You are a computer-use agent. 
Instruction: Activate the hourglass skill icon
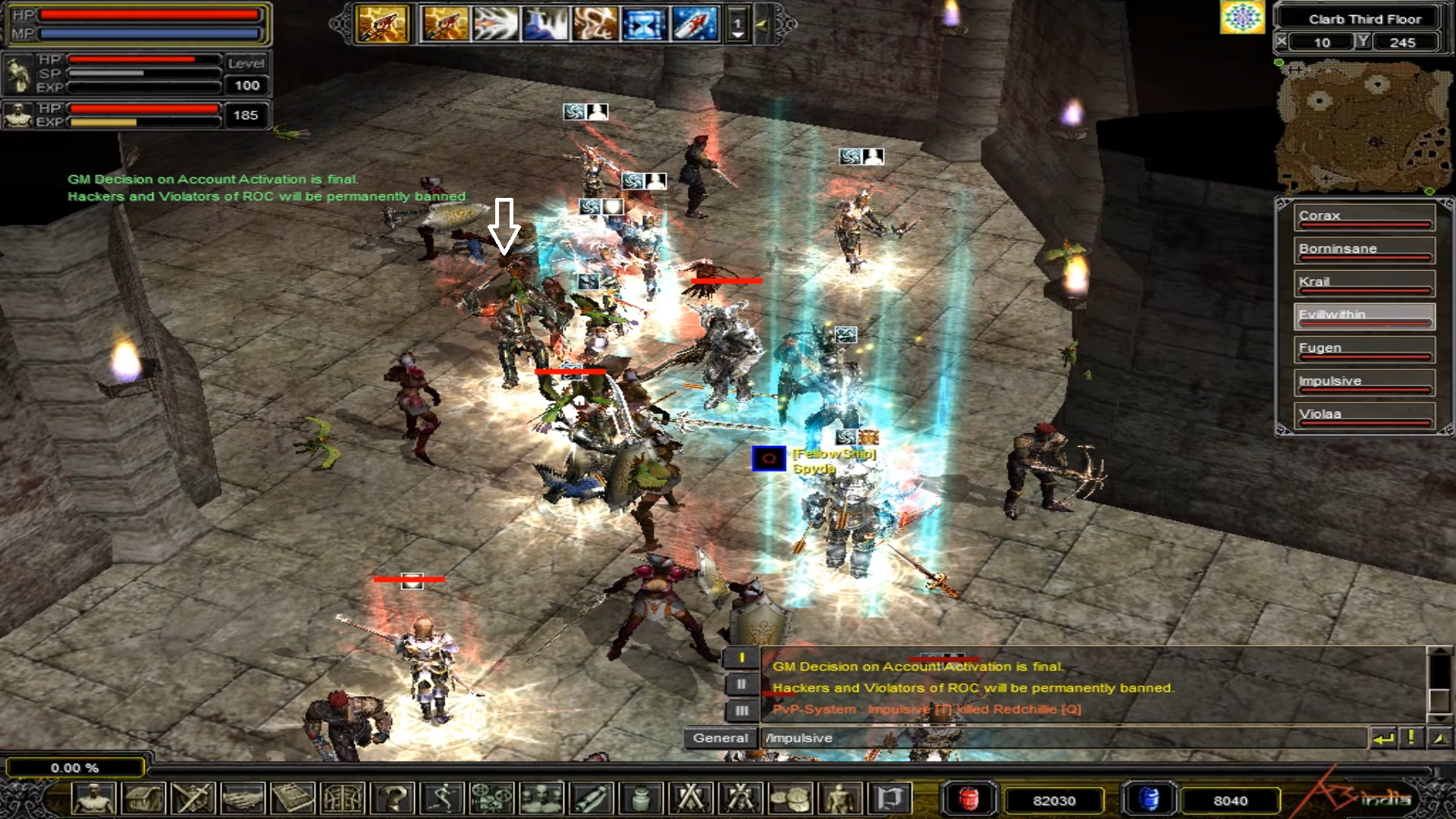[x=644, y=24]
